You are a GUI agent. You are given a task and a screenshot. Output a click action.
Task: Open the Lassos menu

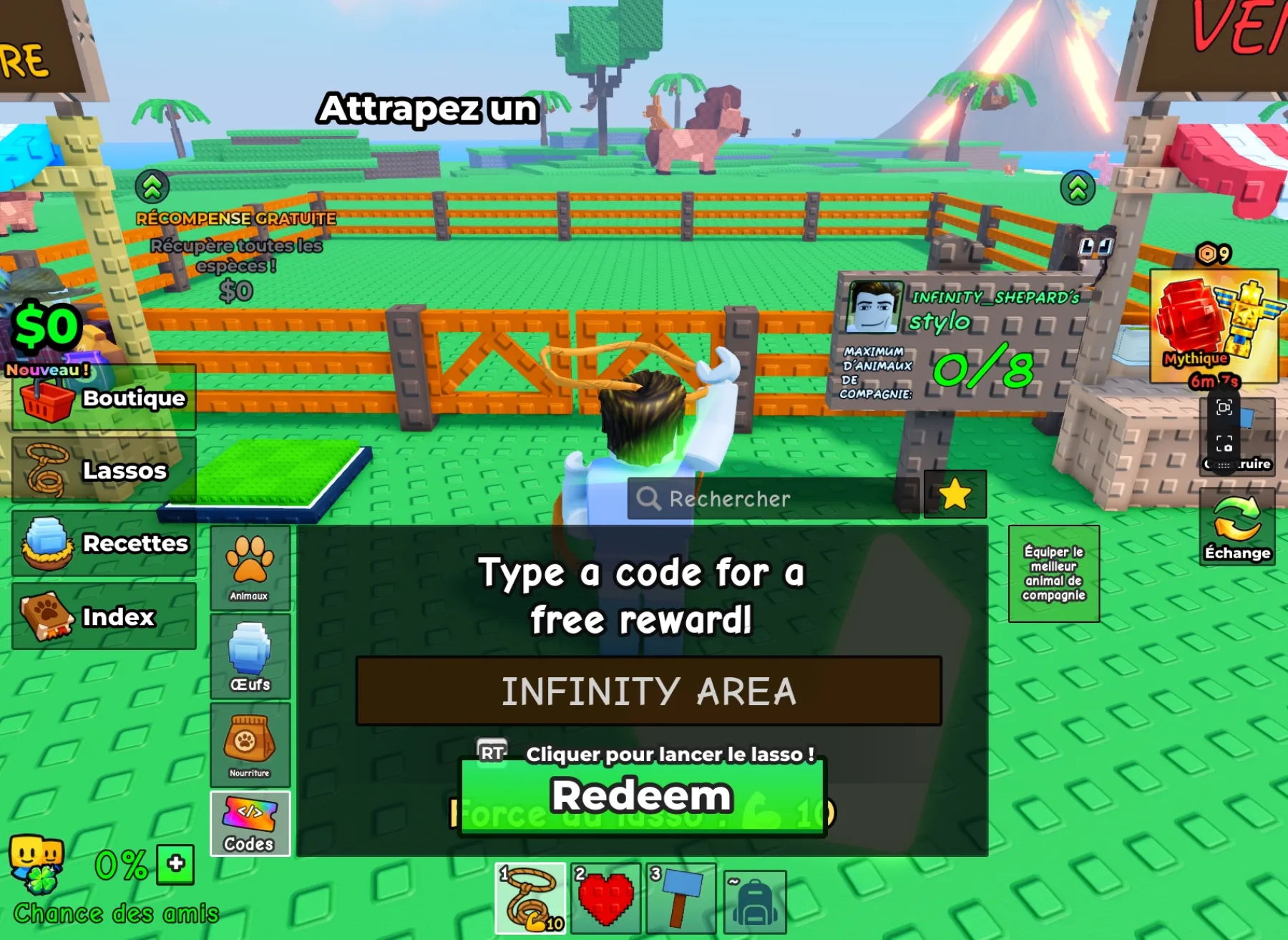pos(104,471)
